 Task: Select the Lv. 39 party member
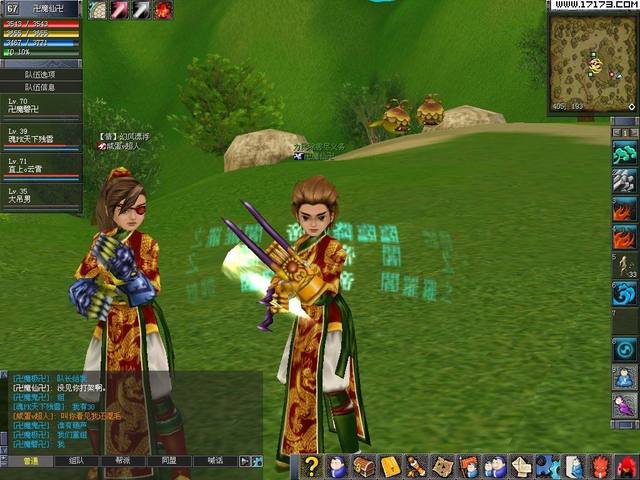(40, 136)
